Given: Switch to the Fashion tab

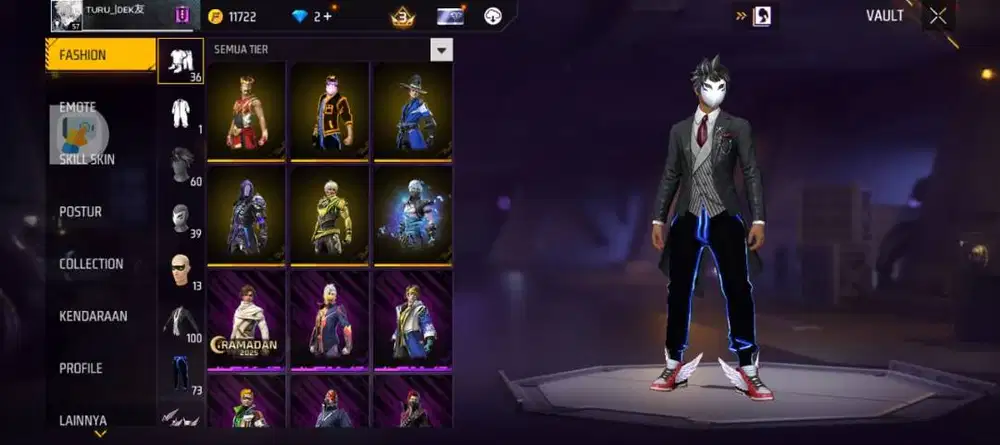Looking at the screenshot, I should (x=100, y=55).
